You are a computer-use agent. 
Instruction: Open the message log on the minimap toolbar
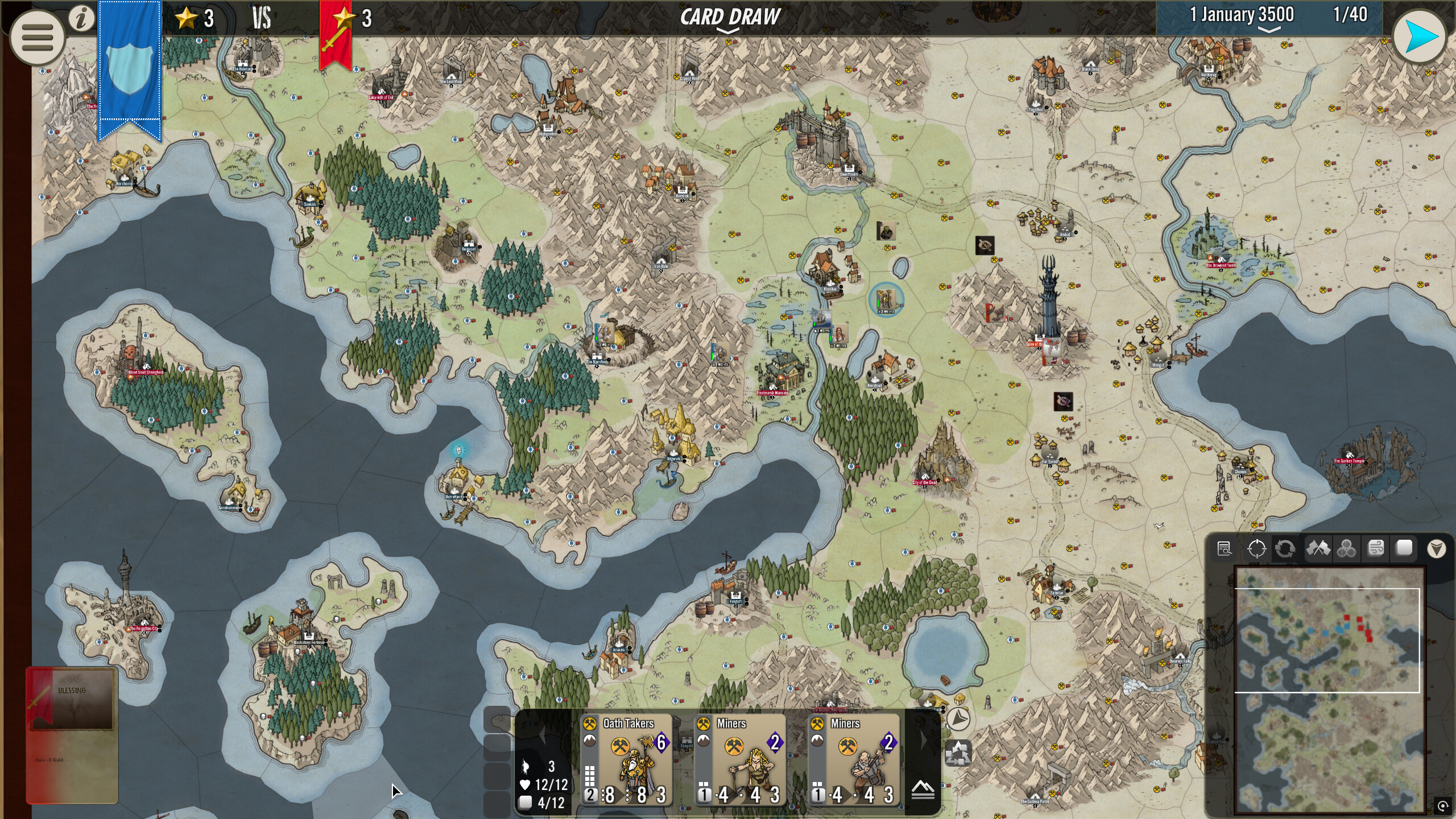1226,549
